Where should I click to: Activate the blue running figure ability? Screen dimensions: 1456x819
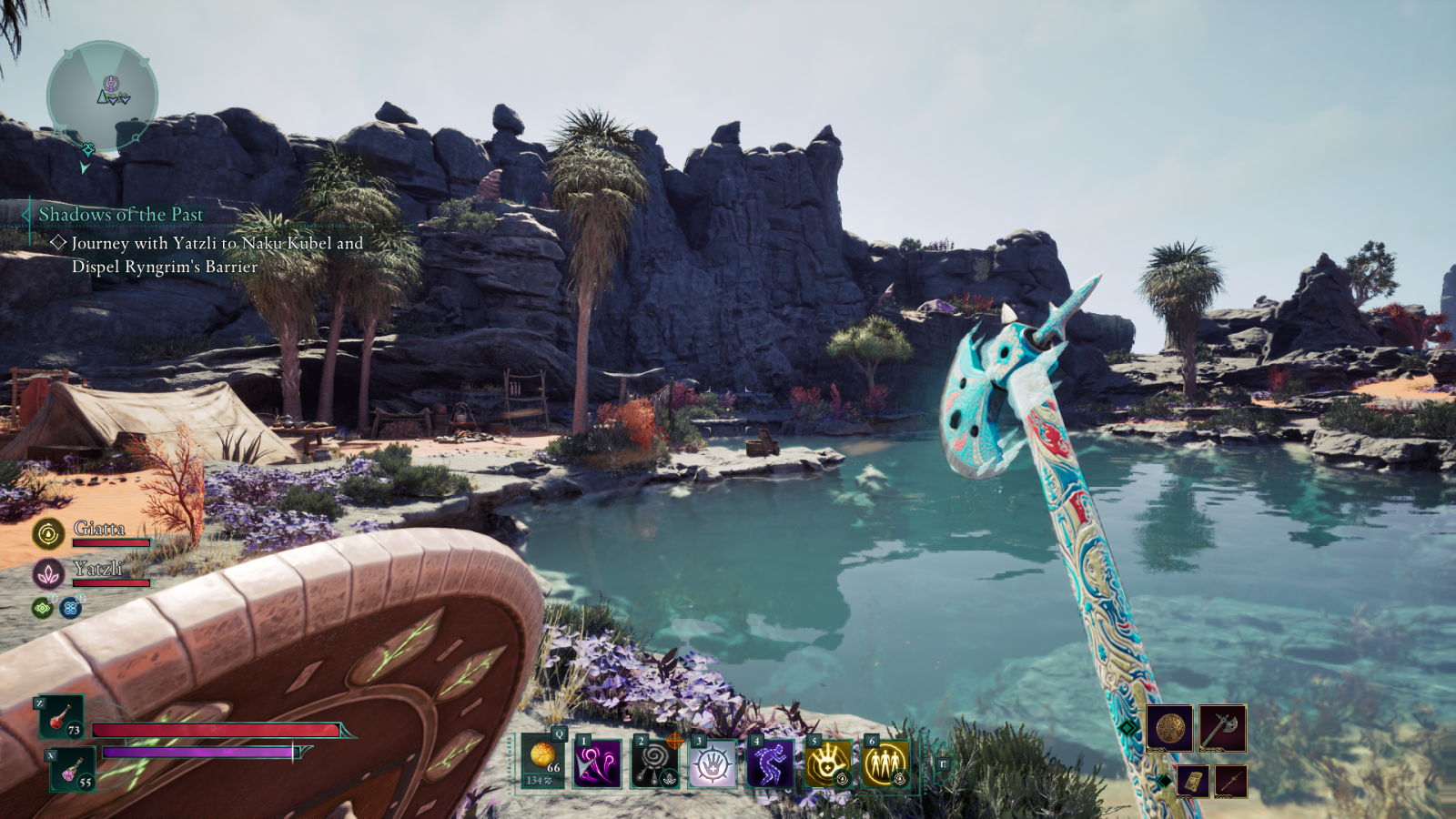770,763
